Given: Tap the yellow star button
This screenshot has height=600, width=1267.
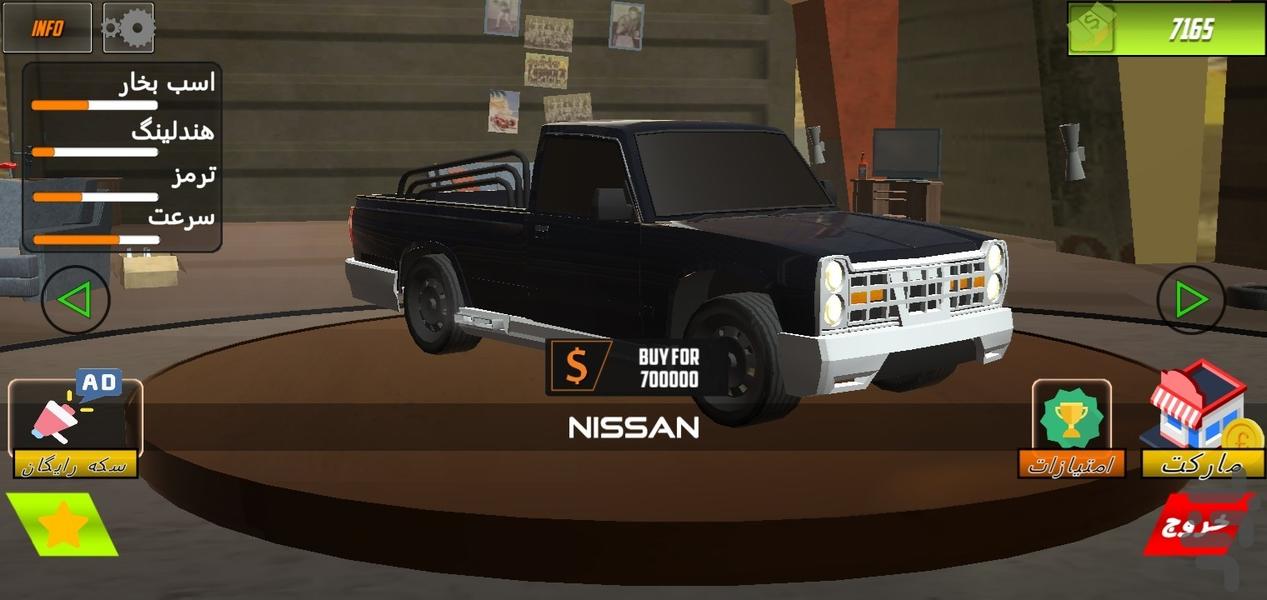Looking at the screenshot, I should tap(62, 524).
